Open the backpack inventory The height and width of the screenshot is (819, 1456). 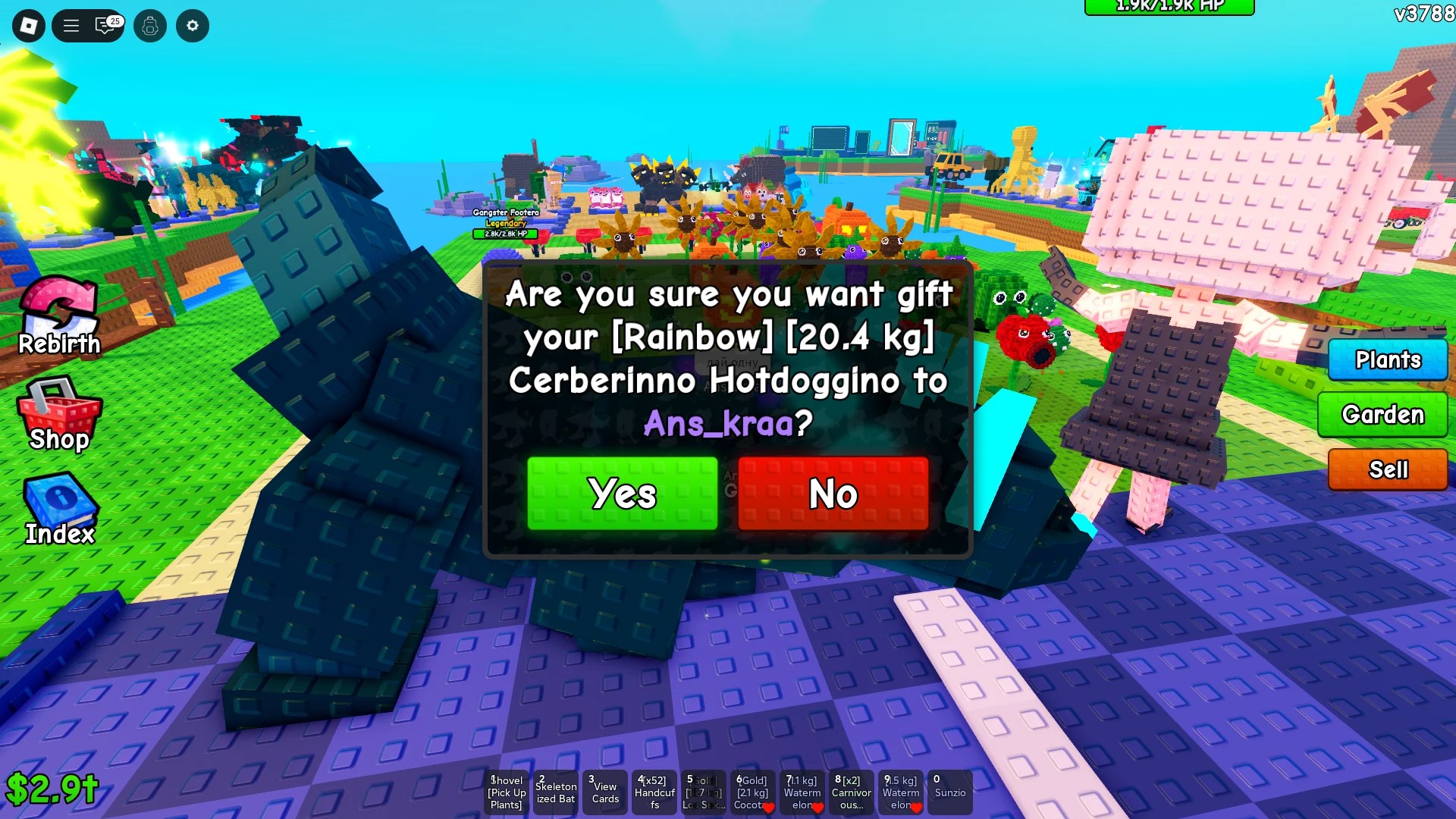pyautogui.click(x=149, y=26)
